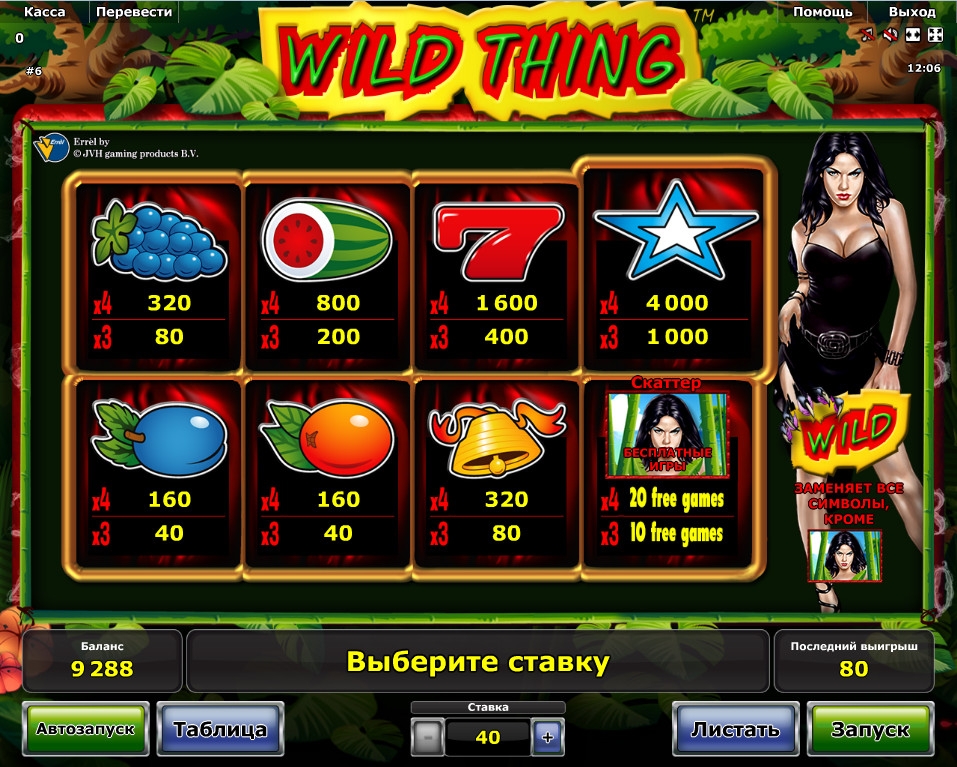Click the Перевести transfer button
Image resolution: width=957 pixels, height=767 pixels.
pos(135,12)
